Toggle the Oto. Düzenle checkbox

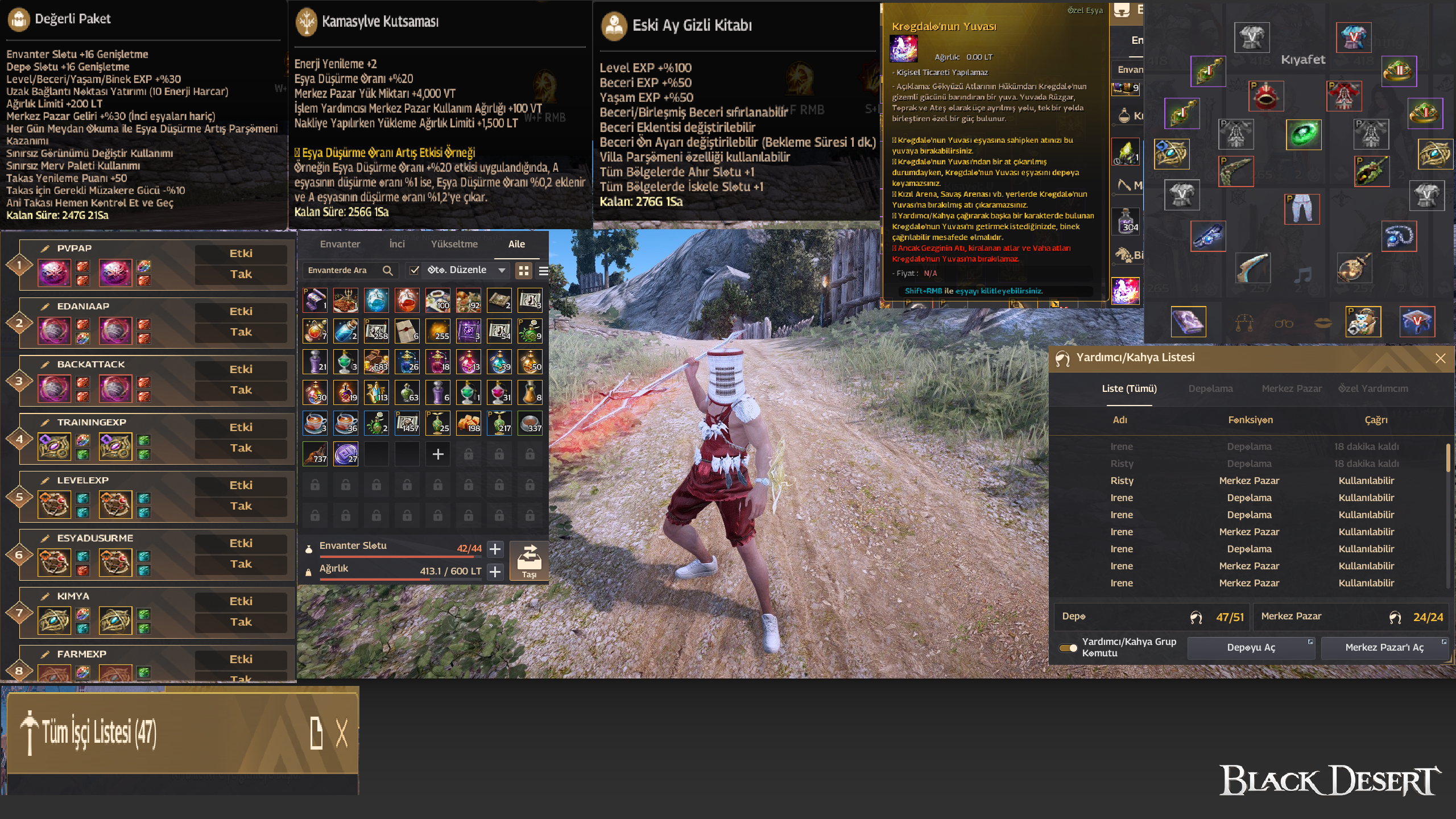pos(415,270)
